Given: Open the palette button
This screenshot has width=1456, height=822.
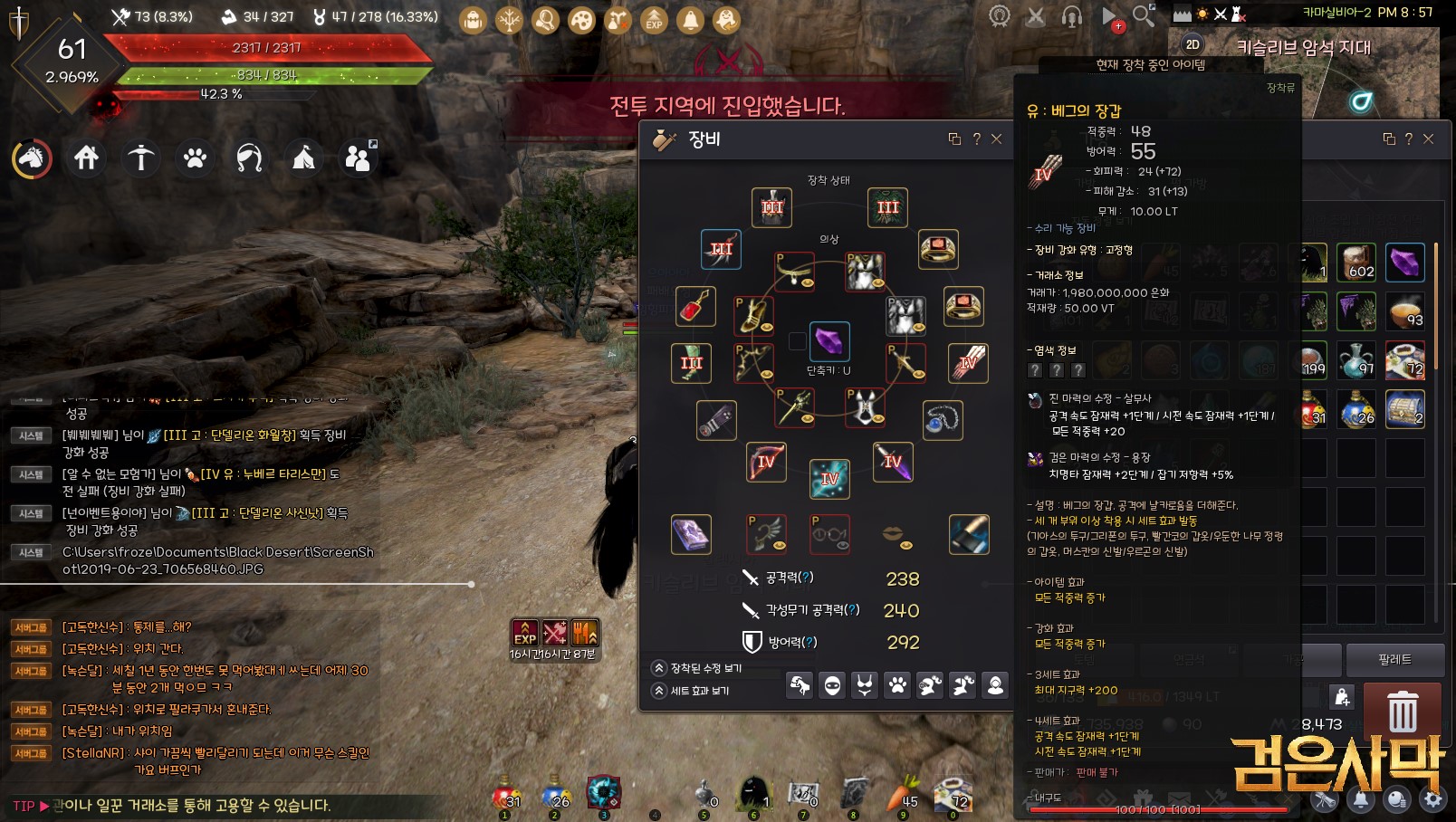Looking at the screenshot, I should [1394, 659].
